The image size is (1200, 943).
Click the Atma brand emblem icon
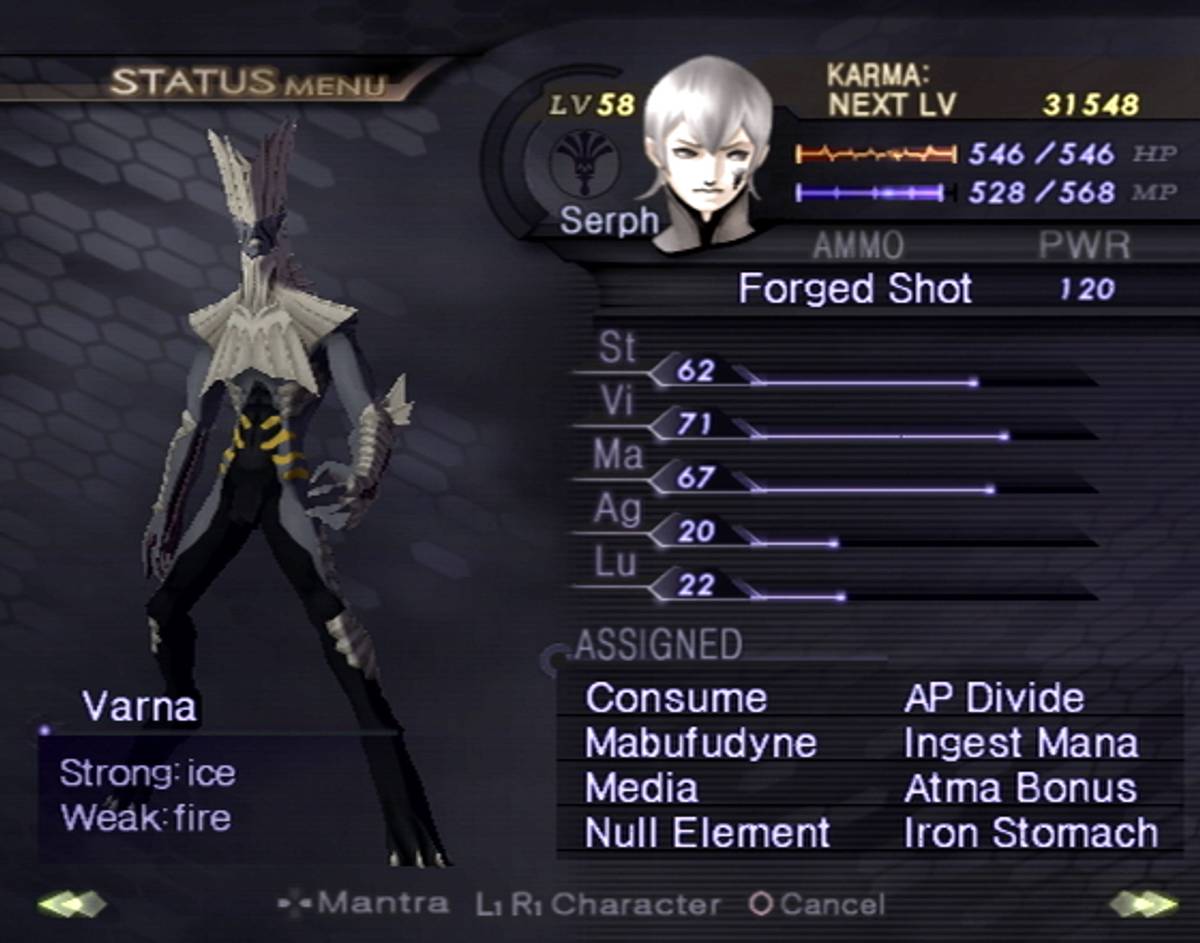coord(585,163)
